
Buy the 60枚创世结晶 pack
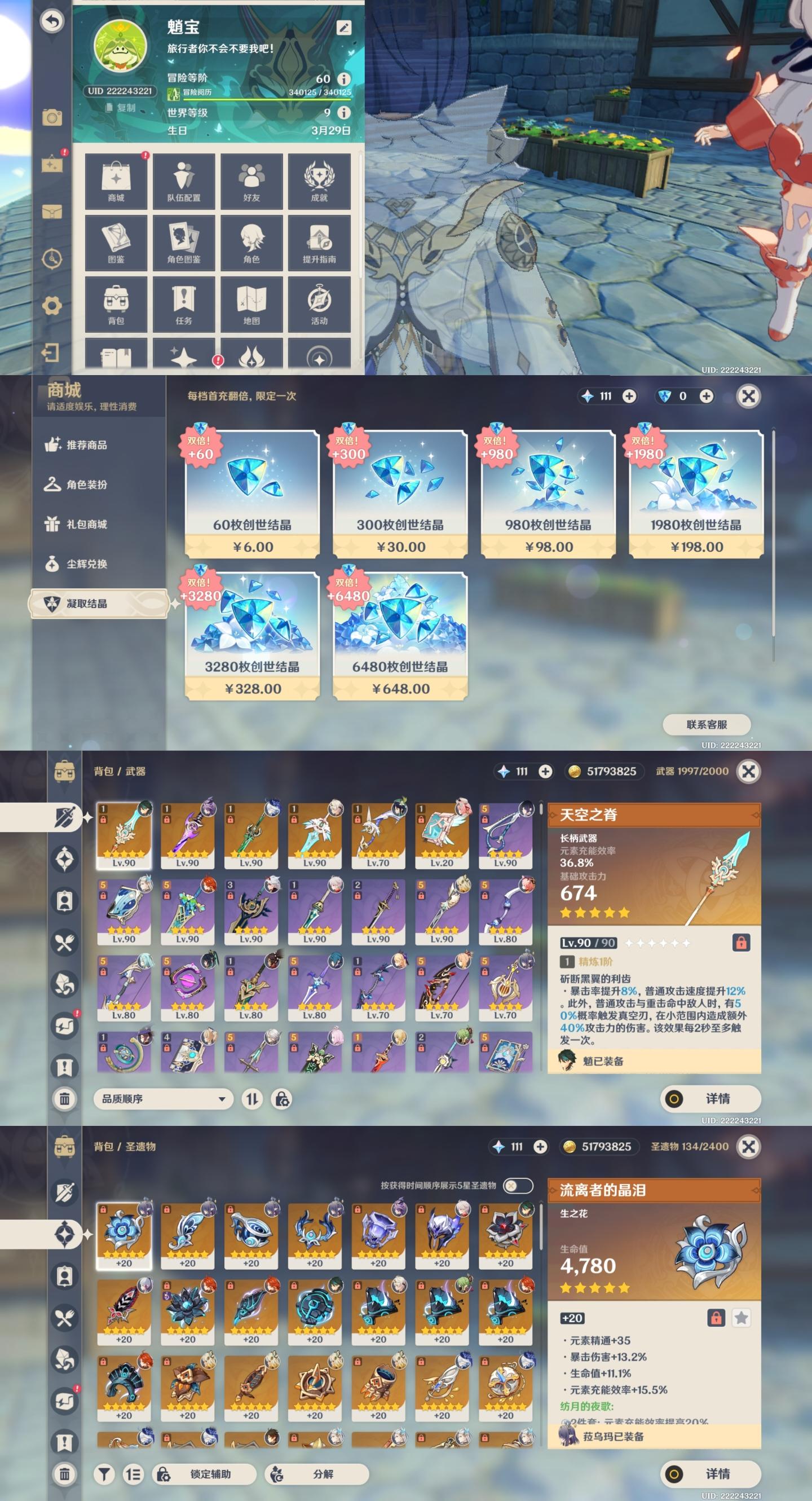pyautogui.click(x=252, y=495)
